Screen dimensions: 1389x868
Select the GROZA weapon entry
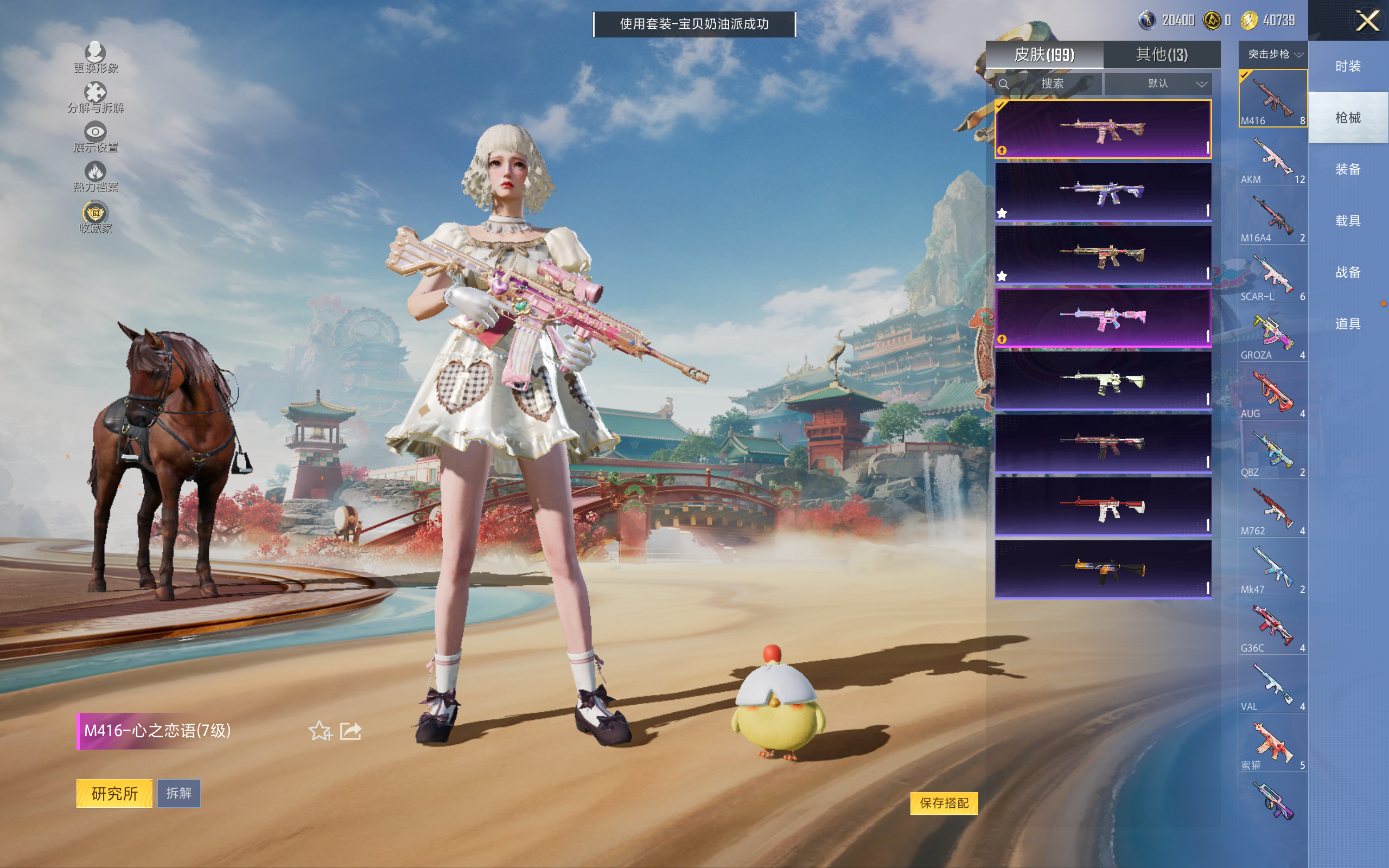1272,334
